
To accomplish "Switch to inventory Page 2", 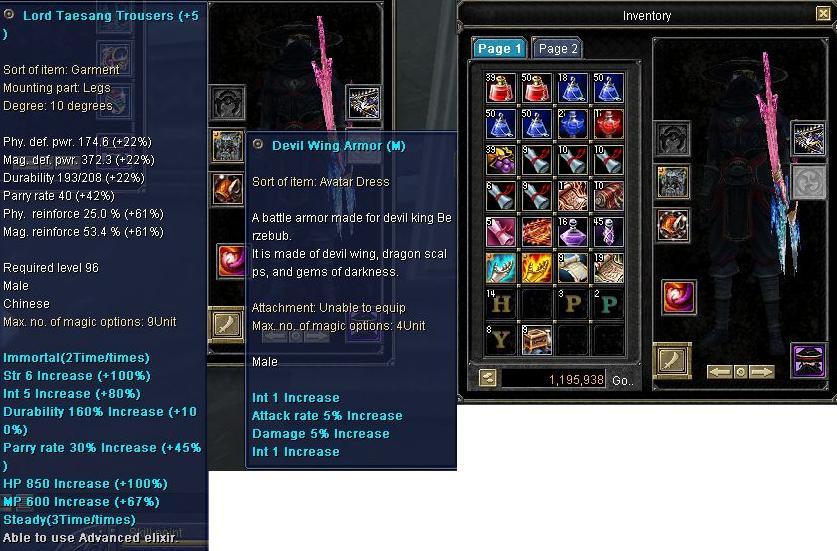I will pos(556,49).
